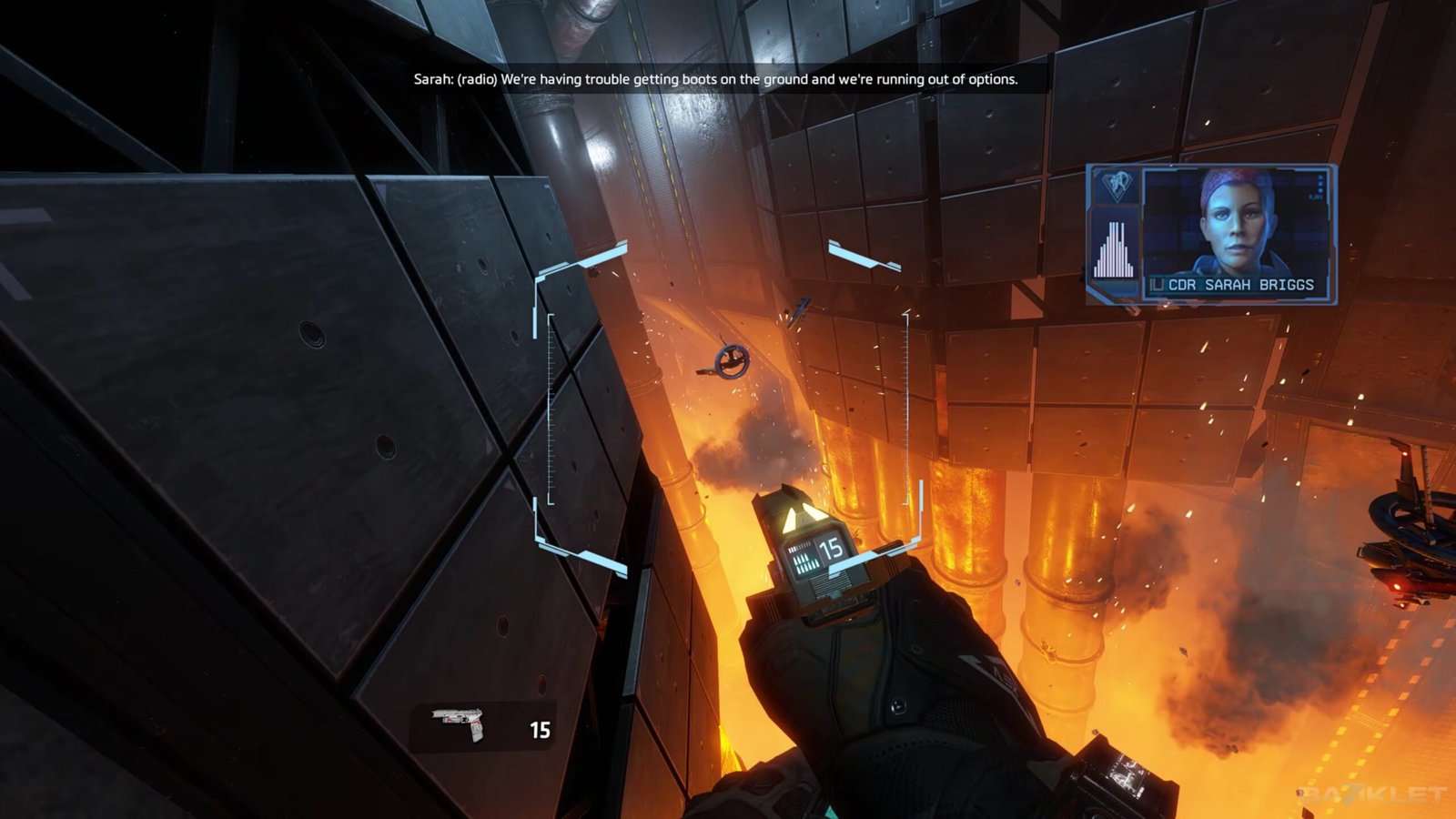Click the radio voice waveform indicator
This screenshot has width=1456, height=819.
tap(1114, 248)
